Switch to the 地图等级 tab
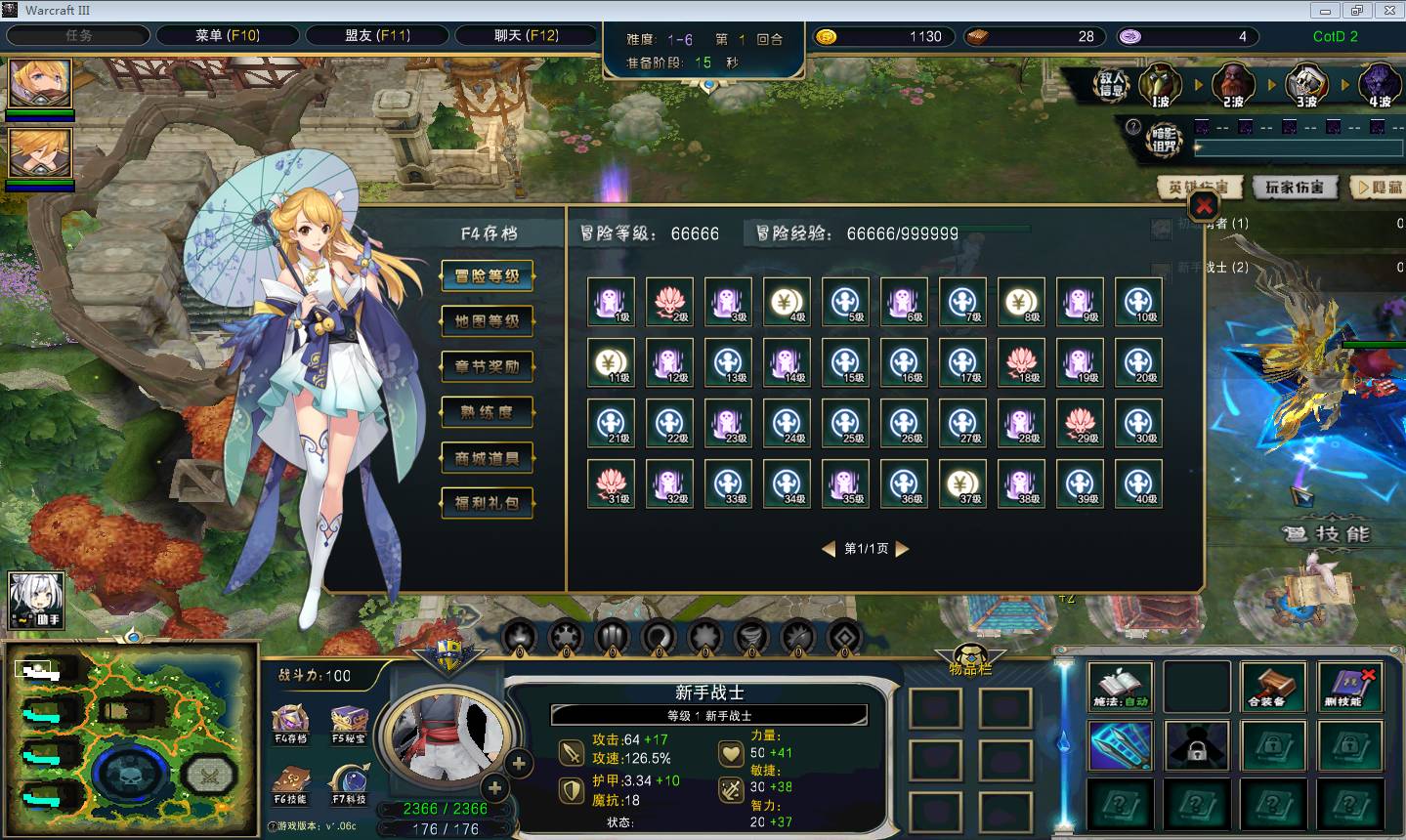This screenshot has width=1406, height=840. 487,321
